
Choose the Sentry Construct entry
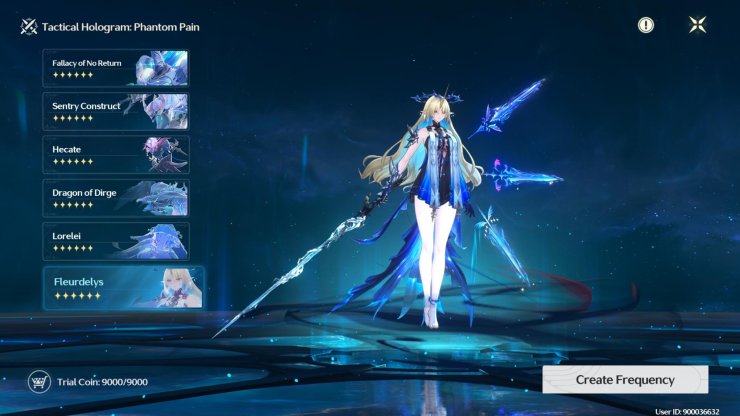click(115, 111)
